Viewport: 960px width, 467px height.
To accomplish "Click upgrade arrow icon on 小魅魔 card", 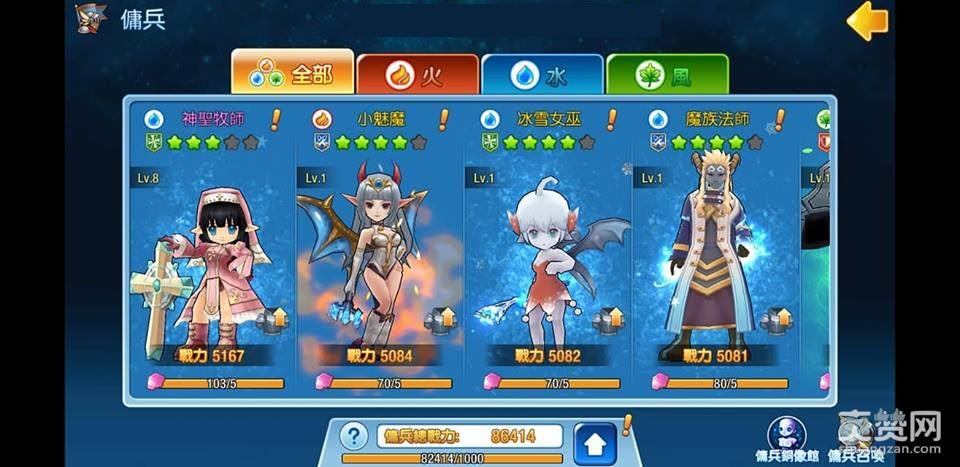I will [440, 320].
